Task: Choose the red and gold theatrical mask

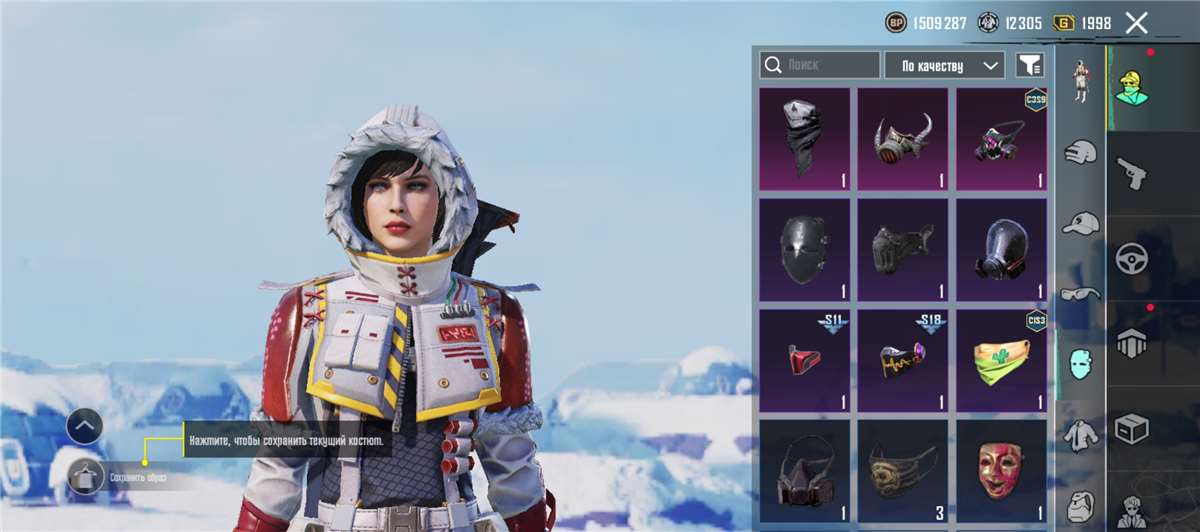Action: pos(1001,470)
